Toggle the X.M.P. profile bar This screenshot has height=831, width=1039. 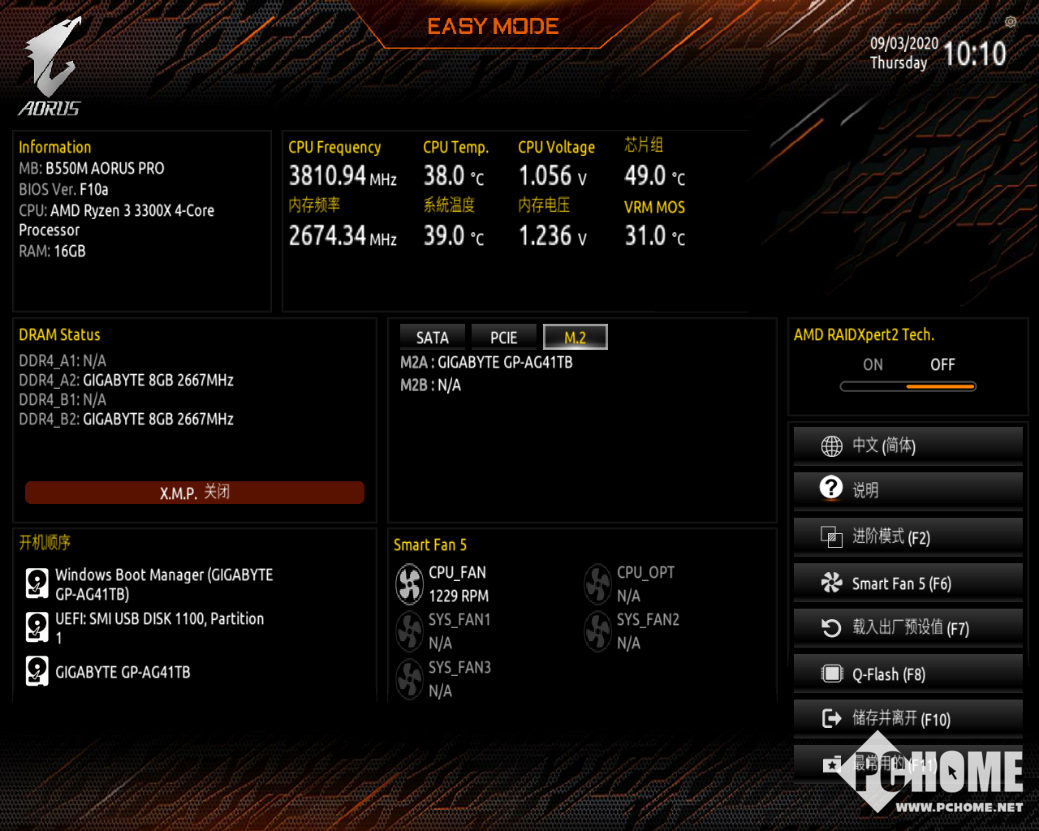click(195, 492)
